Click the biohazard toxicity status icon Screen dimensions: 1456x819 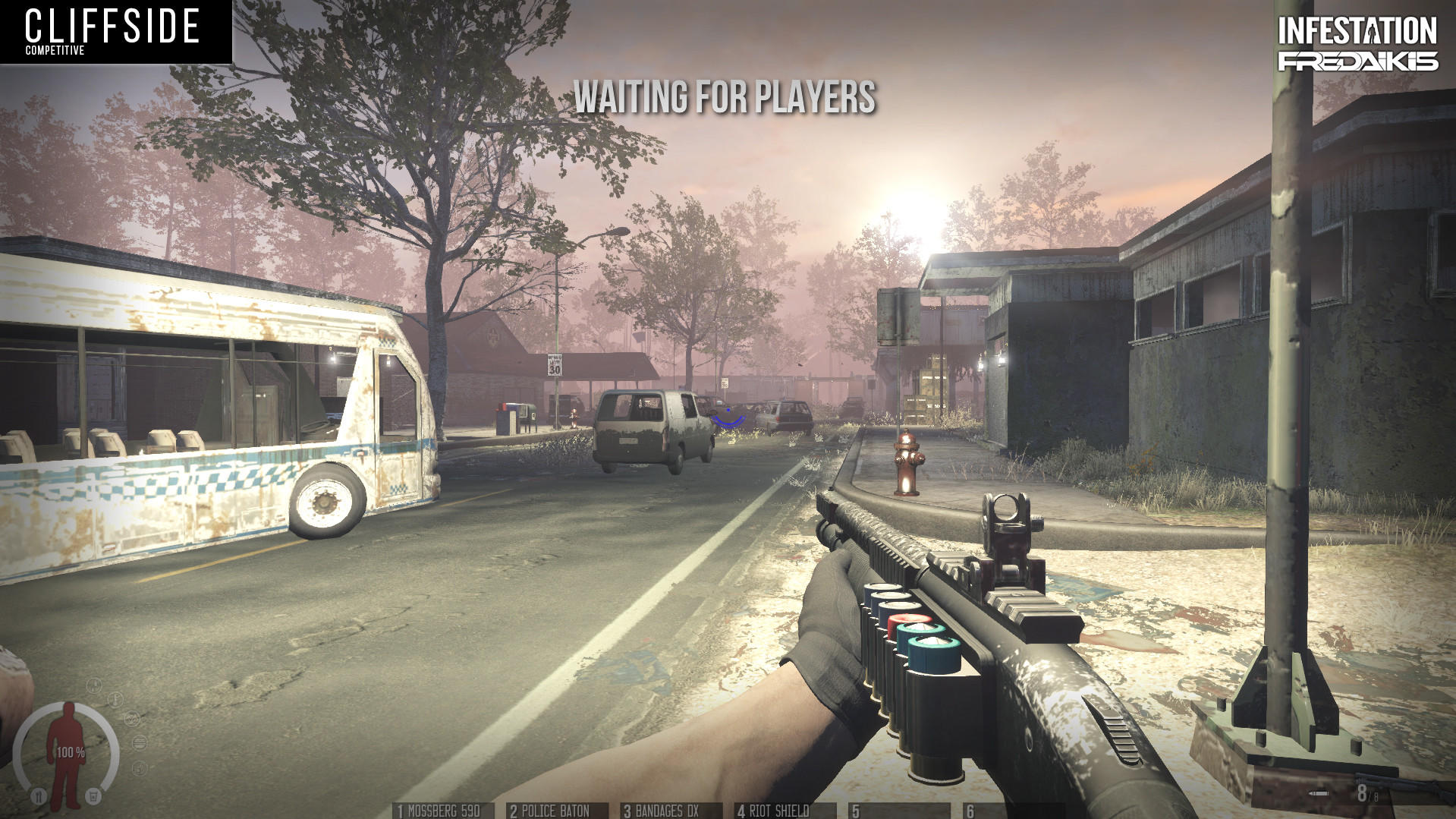coord(132,718)
